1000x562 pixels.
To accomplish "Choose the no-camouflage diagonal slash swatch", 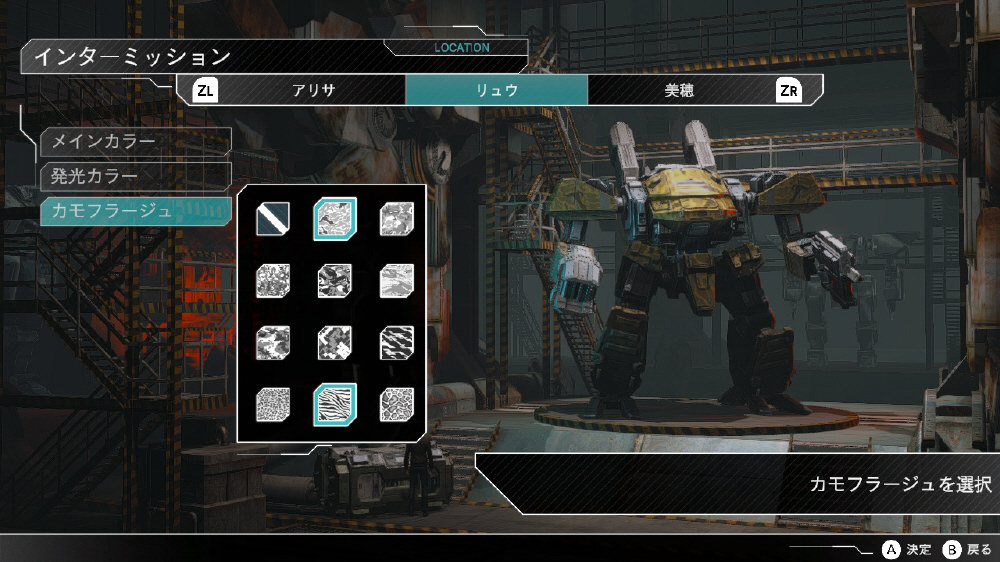I will pyautogui.click(x=273, y=218).
